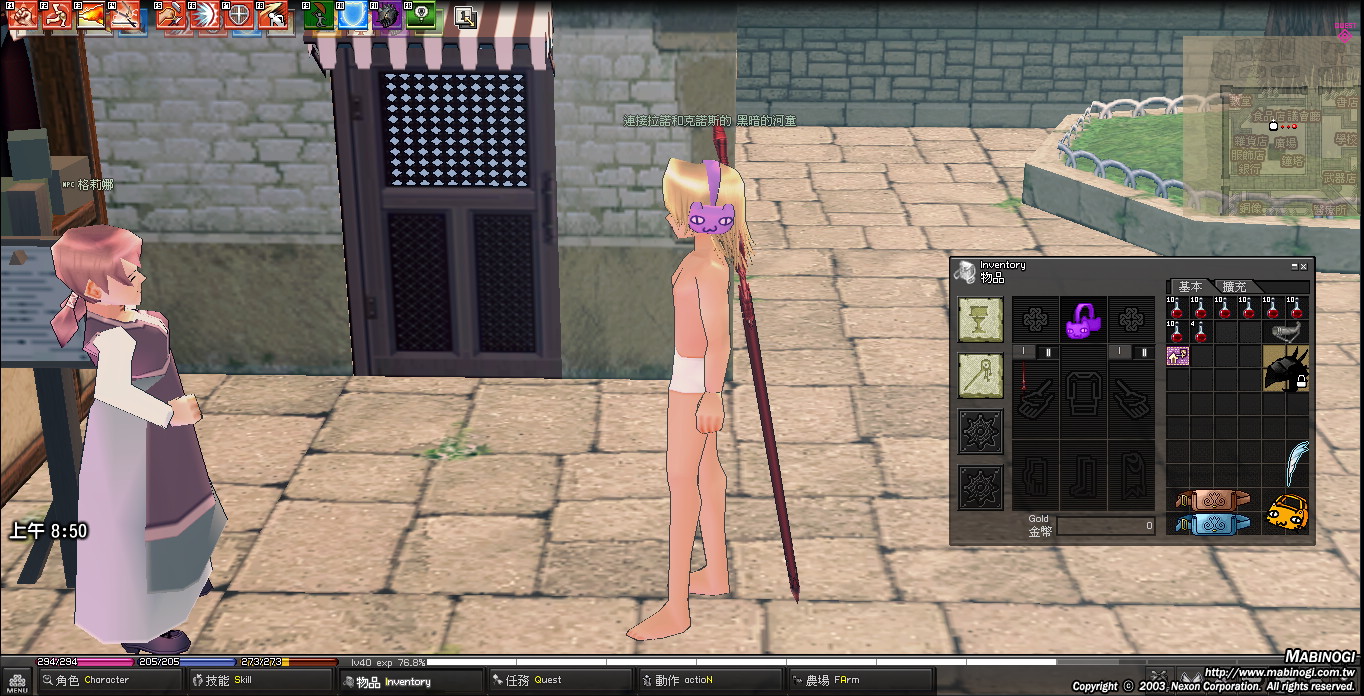Select the equipped purple cat mask
The image size is (1364, 696).
click(1082, 322)
